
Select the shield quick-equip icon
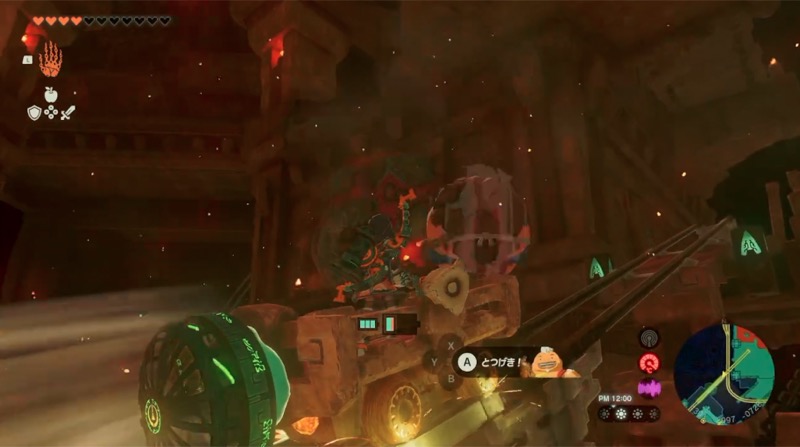coord(33,113)
